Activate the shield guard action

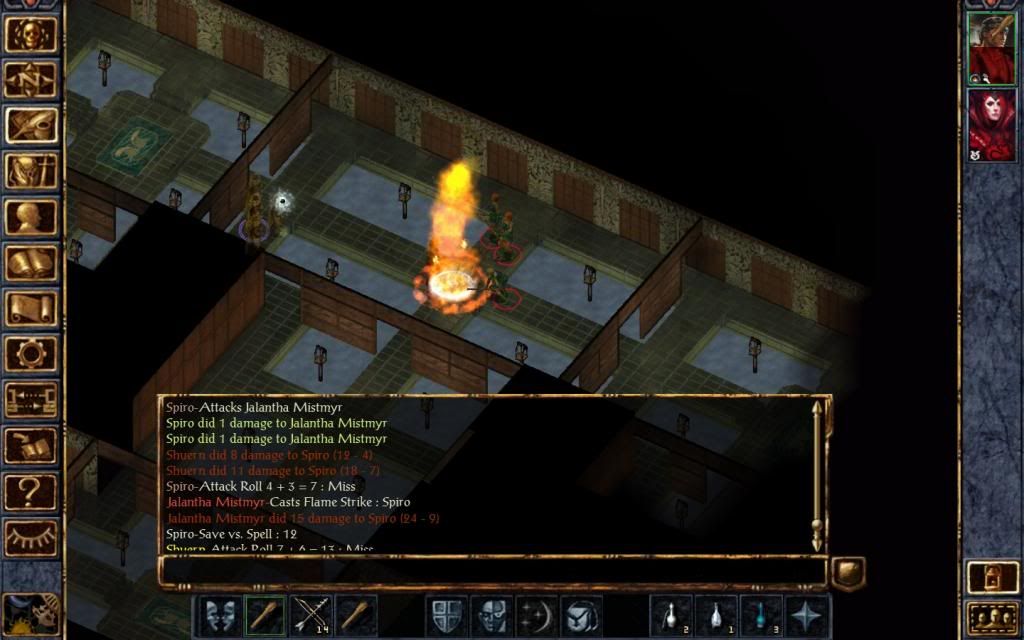click(x=445, y=615)
